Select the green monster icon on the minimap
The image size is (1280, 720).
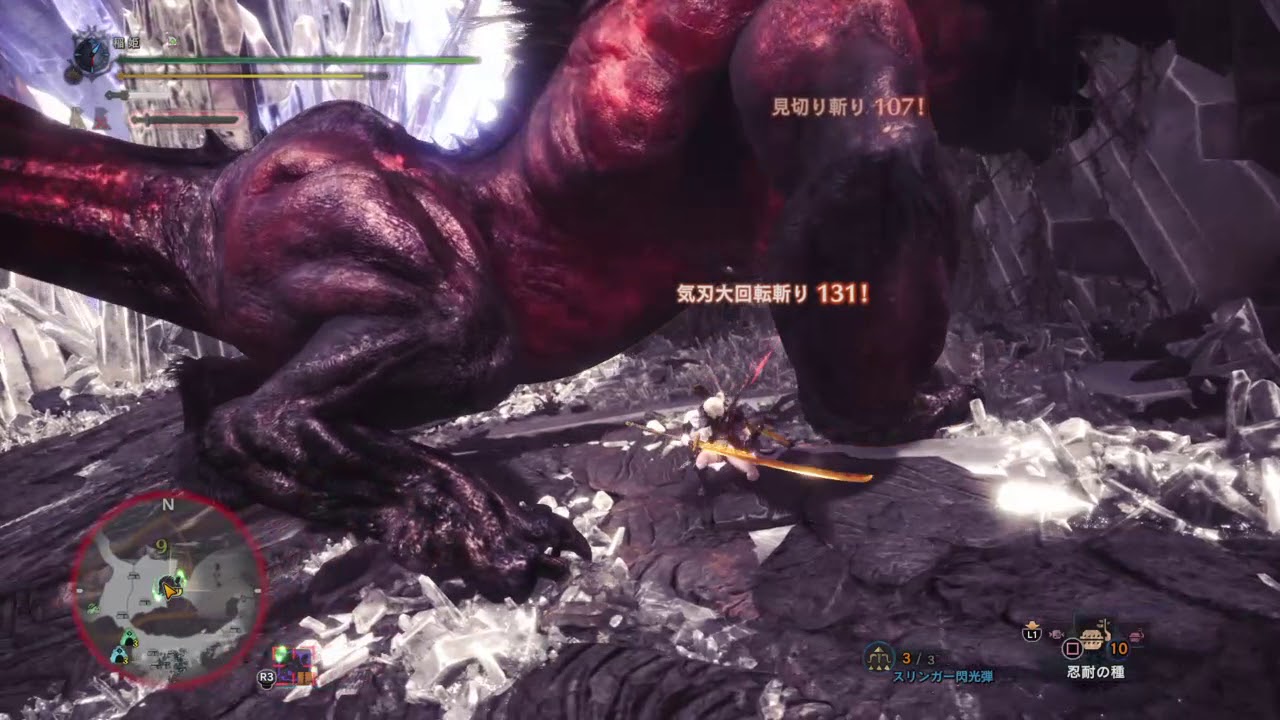pyautogui.click(x=130, y=636)
